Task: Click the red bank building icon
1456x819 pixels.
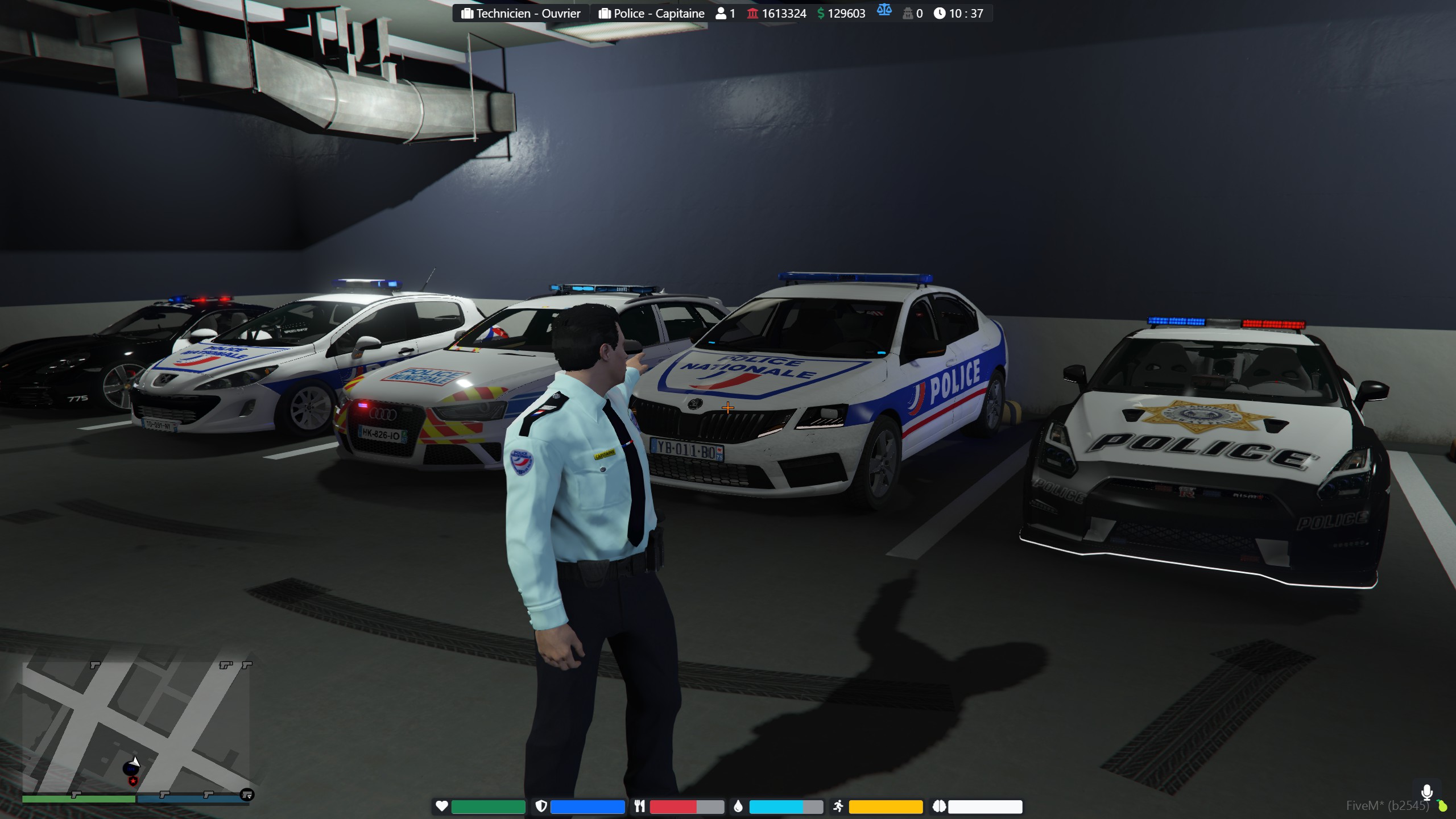Action: click(752, 13)
